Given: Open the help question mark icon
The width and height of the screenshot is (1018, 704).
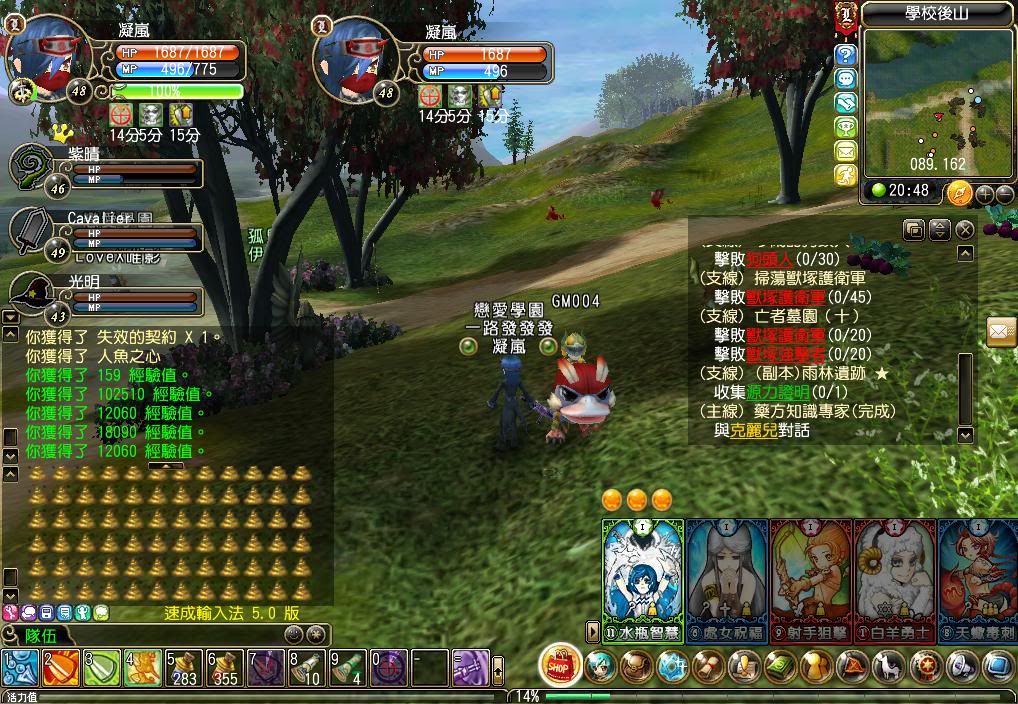Looking at the screenshot, I should [x=846, y=54].
